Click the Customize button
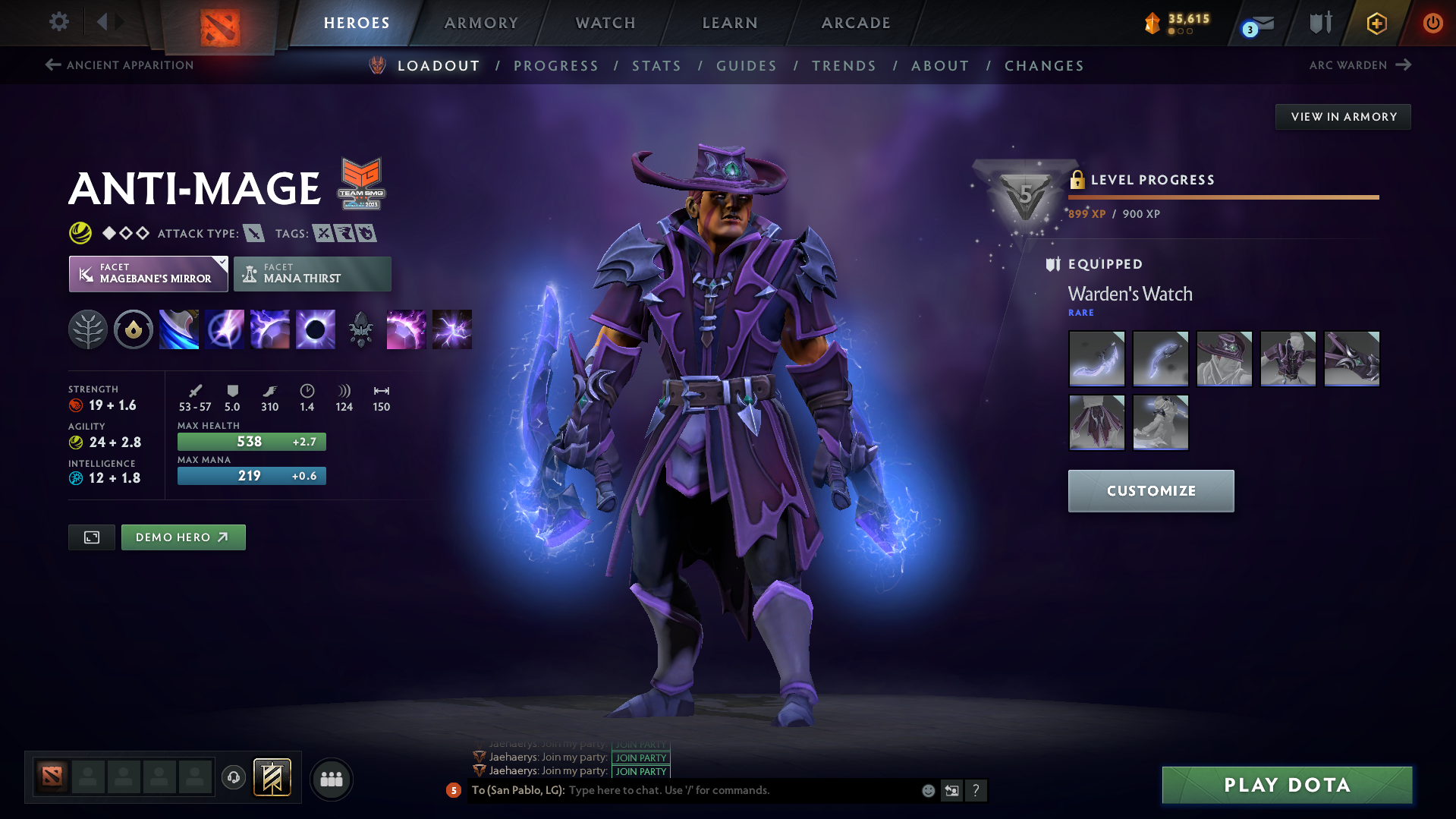1456x819 pixels. click(1150, 490)
